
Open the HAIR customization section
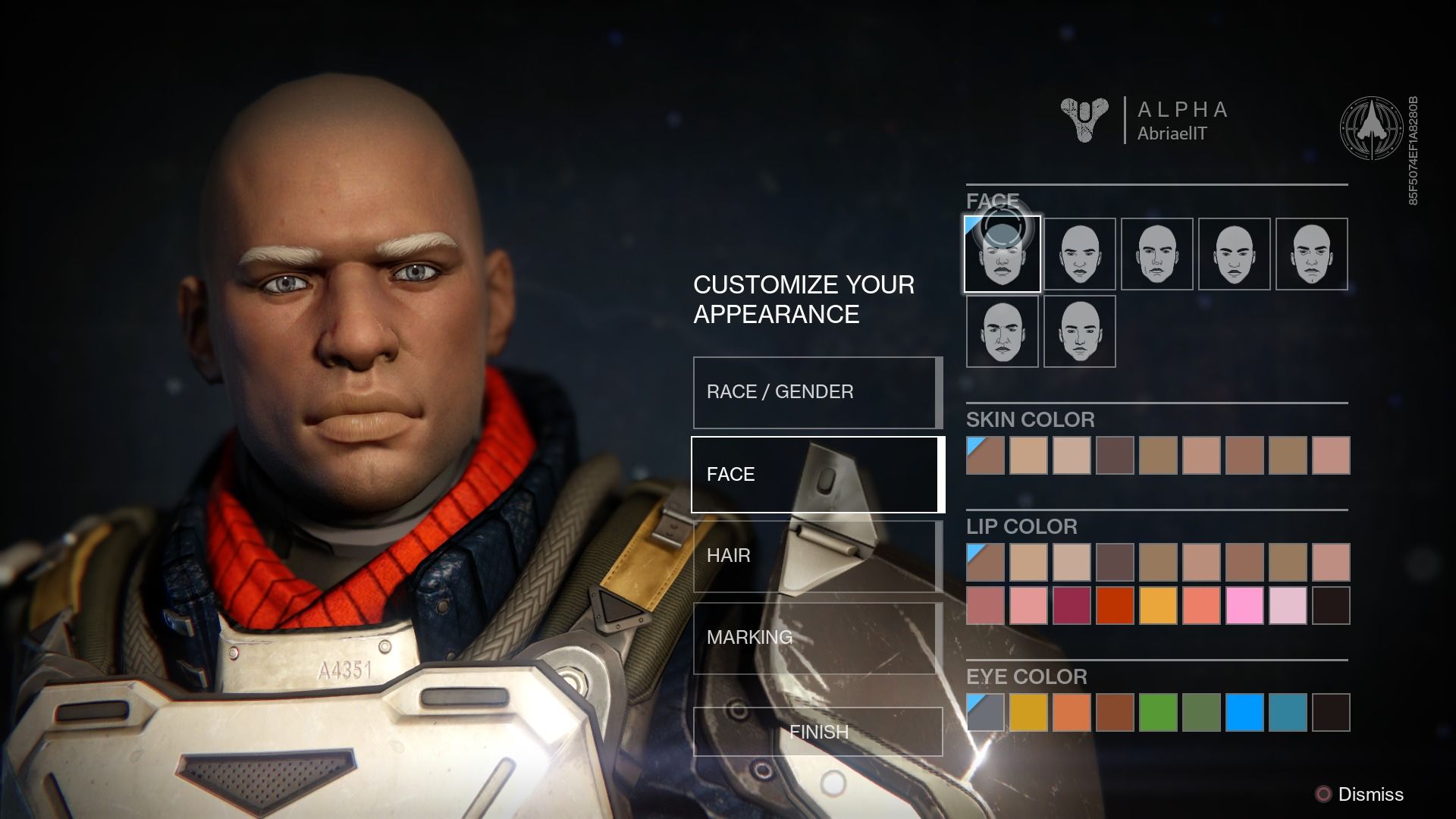(x=816, y=556)
